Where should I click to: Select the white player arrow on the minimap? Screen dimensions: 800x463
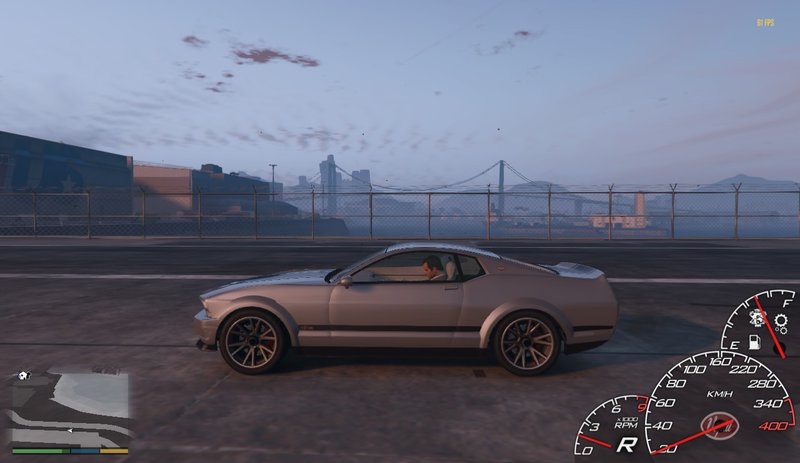point(69,430)
